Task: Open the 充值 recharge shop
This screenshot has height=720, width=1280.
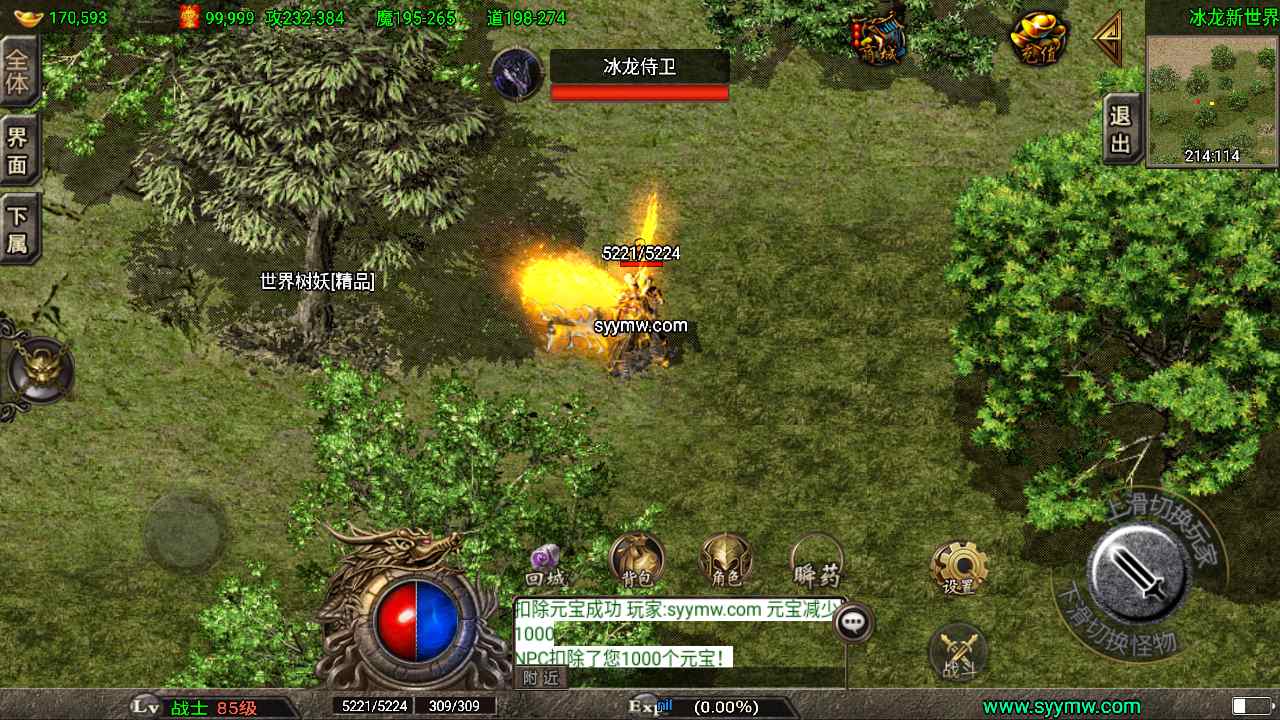Action: click(x=1039, y=38)
